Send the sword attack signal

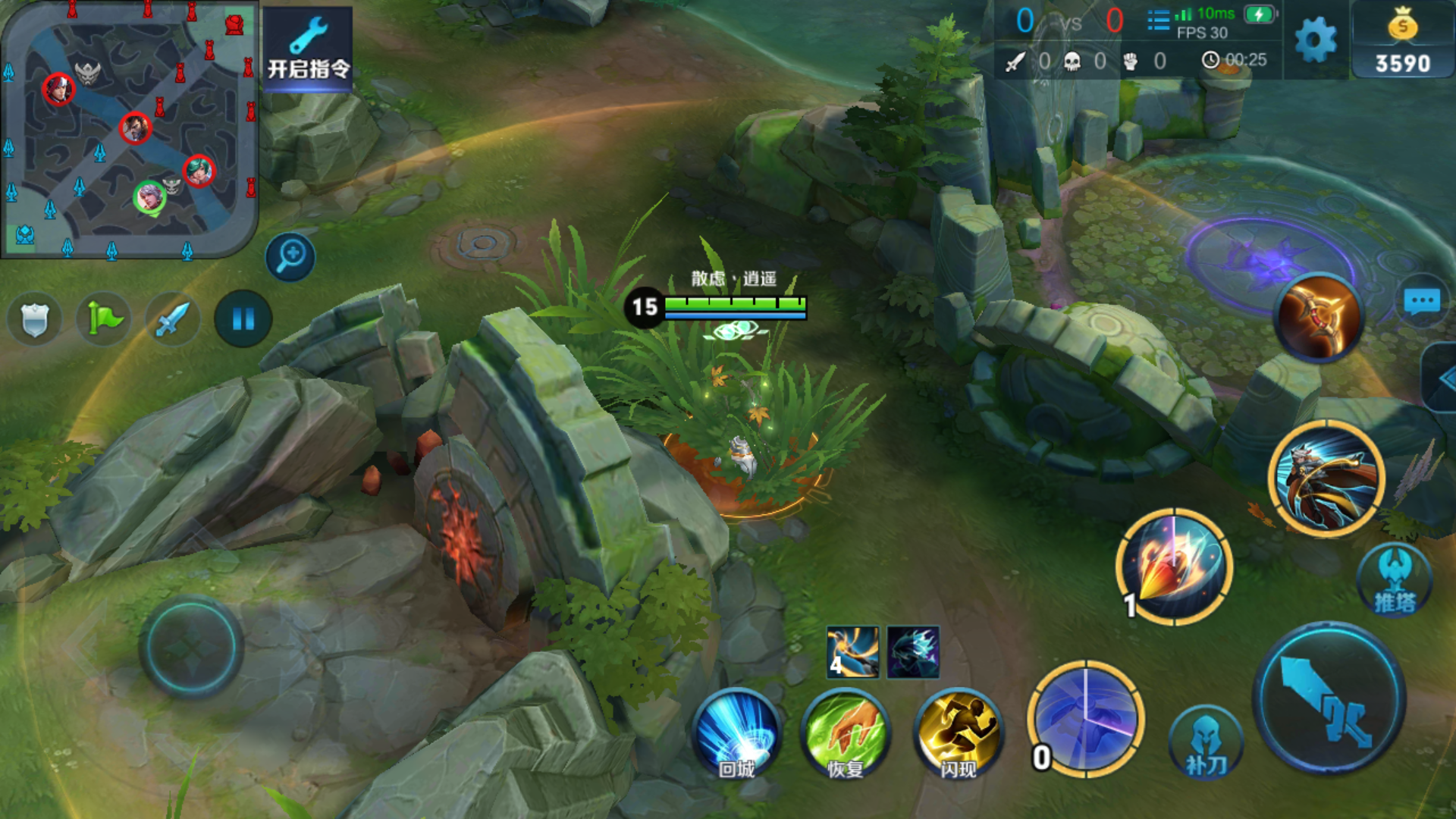173,319
